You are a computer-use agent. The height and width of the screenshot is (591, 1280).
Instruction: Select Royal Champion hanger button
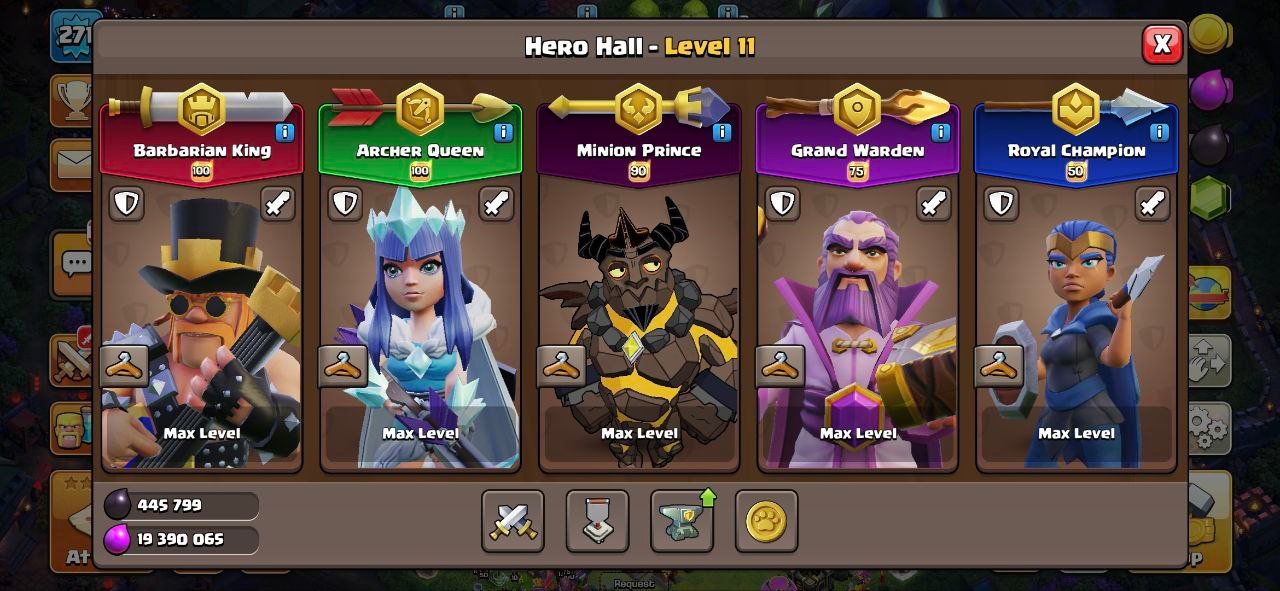999,366
